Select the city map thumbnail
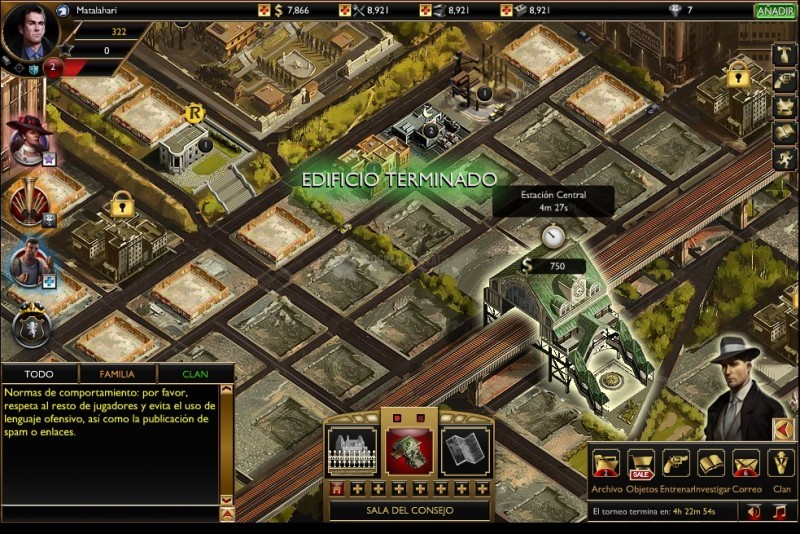 pos(465,451)
